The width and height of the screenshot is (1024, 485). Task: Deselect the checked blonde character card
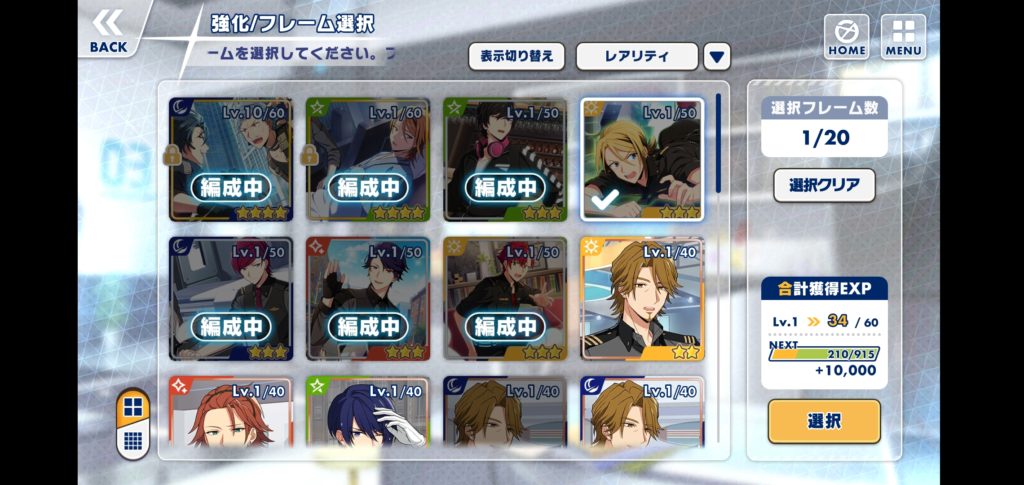tap(642, 159)
